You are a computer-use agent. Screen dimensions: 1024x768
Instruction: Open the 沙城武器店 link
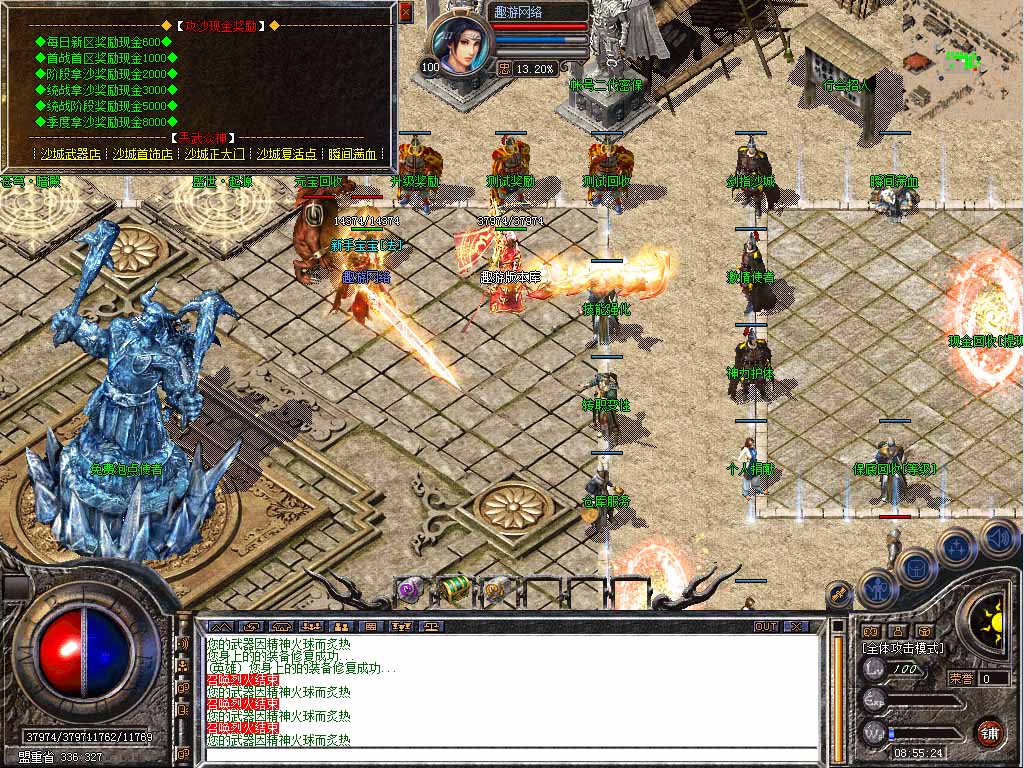[70, 154]
